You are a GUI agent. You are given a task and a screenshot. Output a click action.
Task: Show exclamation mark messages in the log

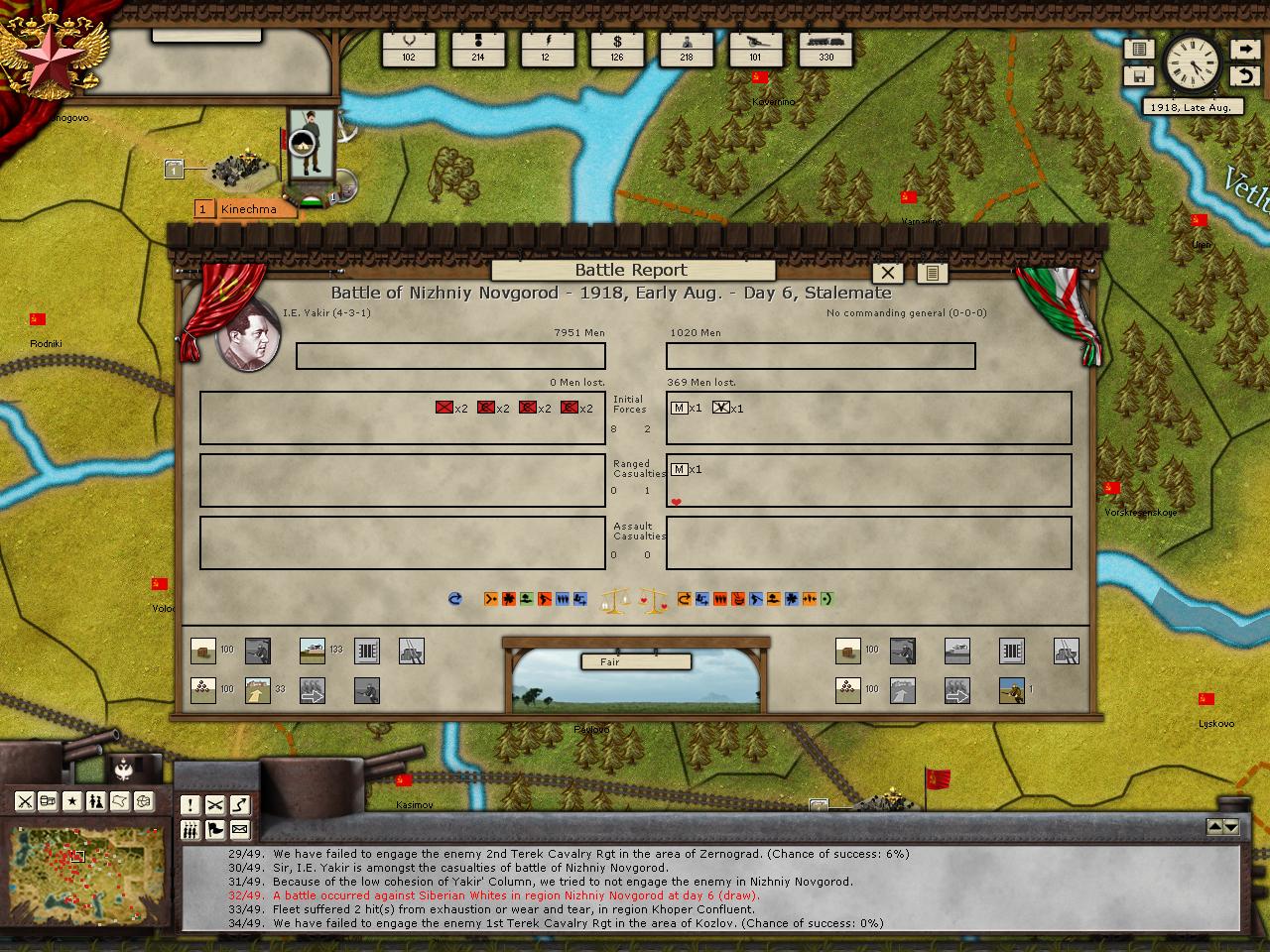[x=190, y=805]
